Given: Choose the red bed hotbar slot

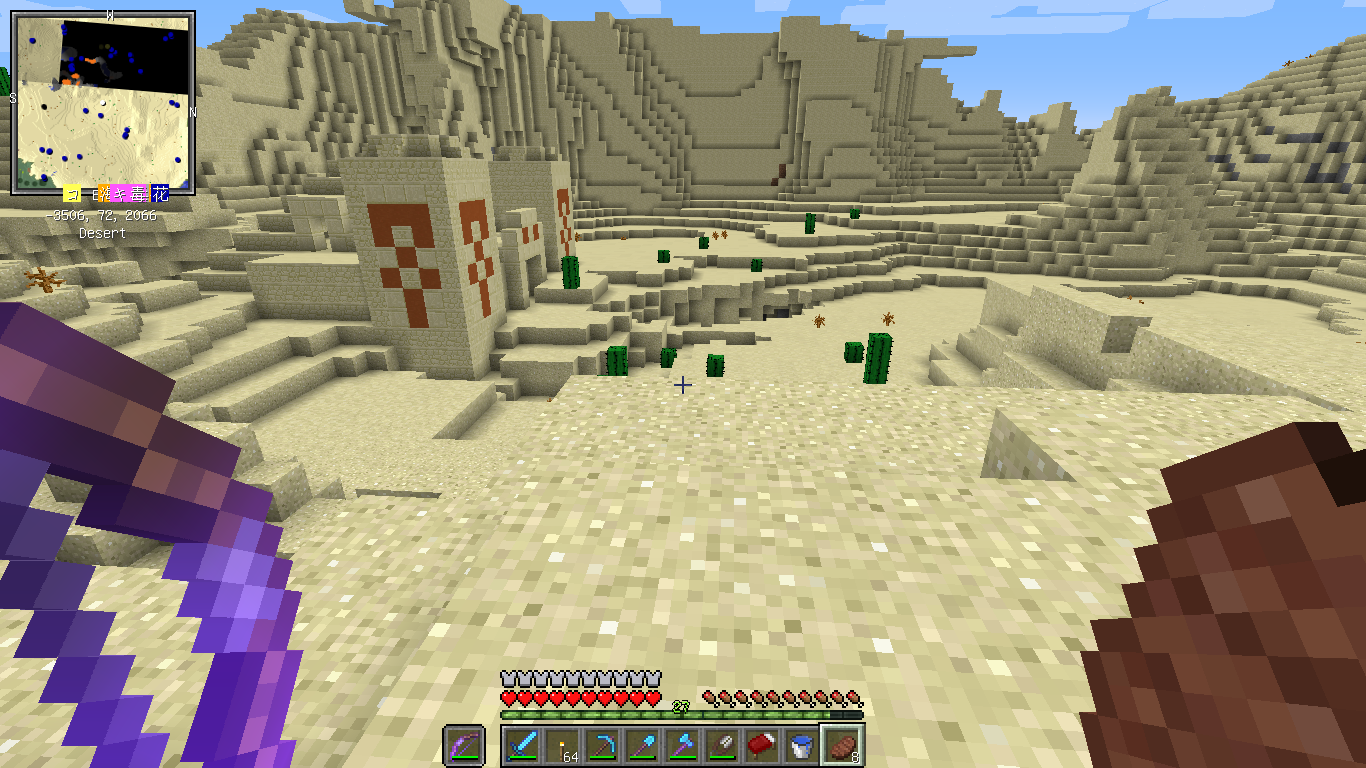Looking at the screenshot, I should tap(762, 746).
